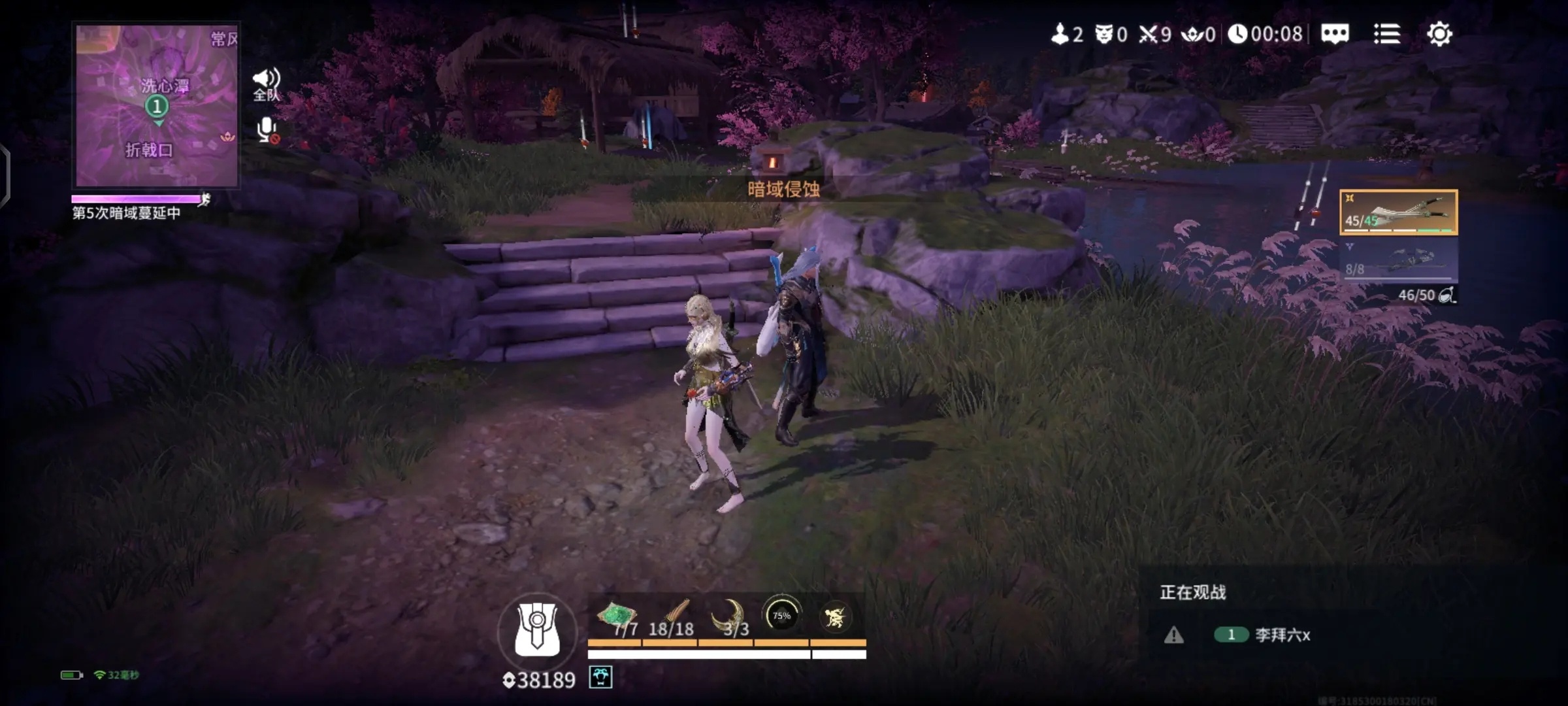This screenshot has width=1568, height=706.
Task: Open the settings gear menu
Action: click(1439, 34)
